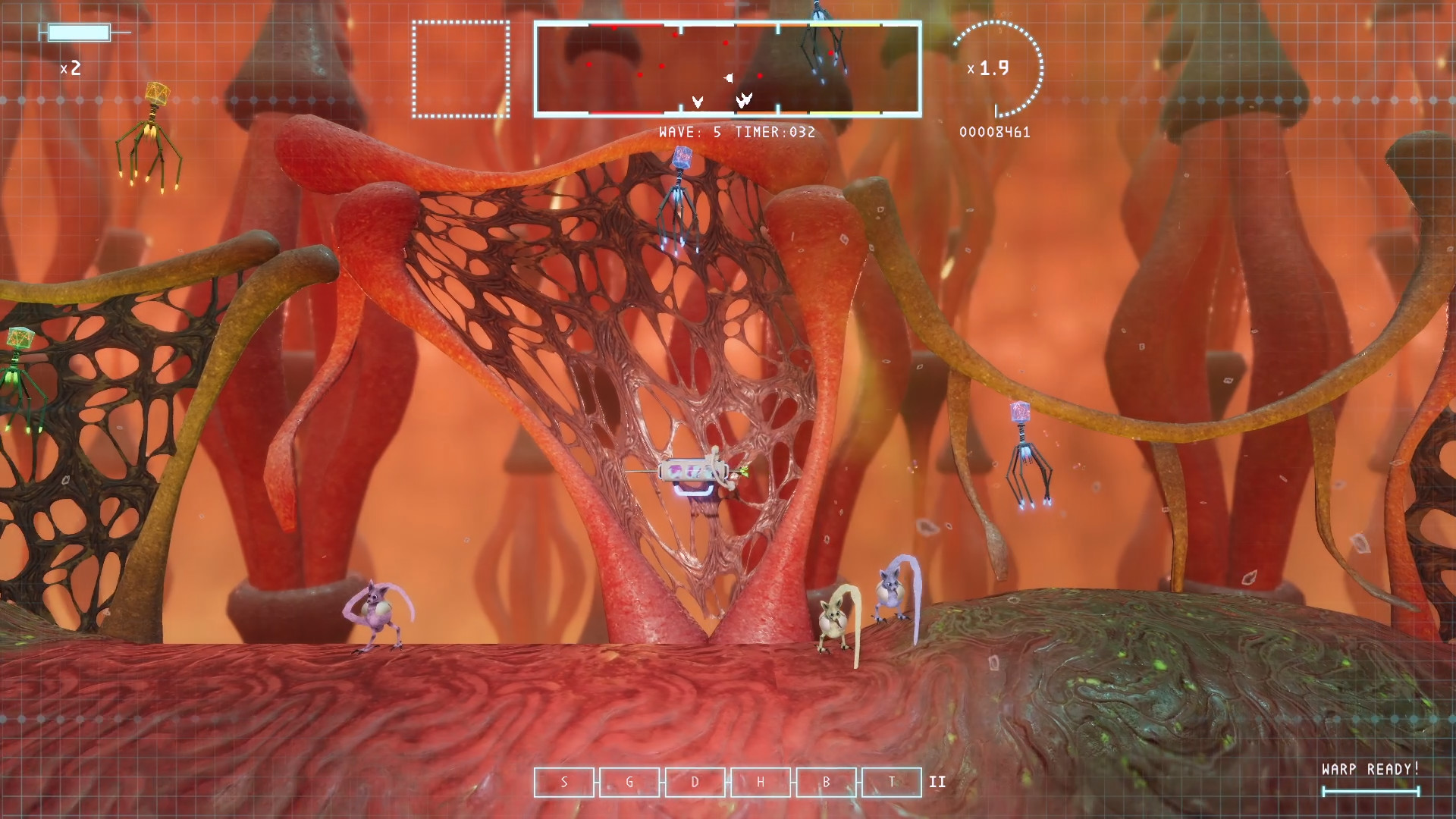
Task: Click the x2 lives counter
Action: (x=72, y=69)
